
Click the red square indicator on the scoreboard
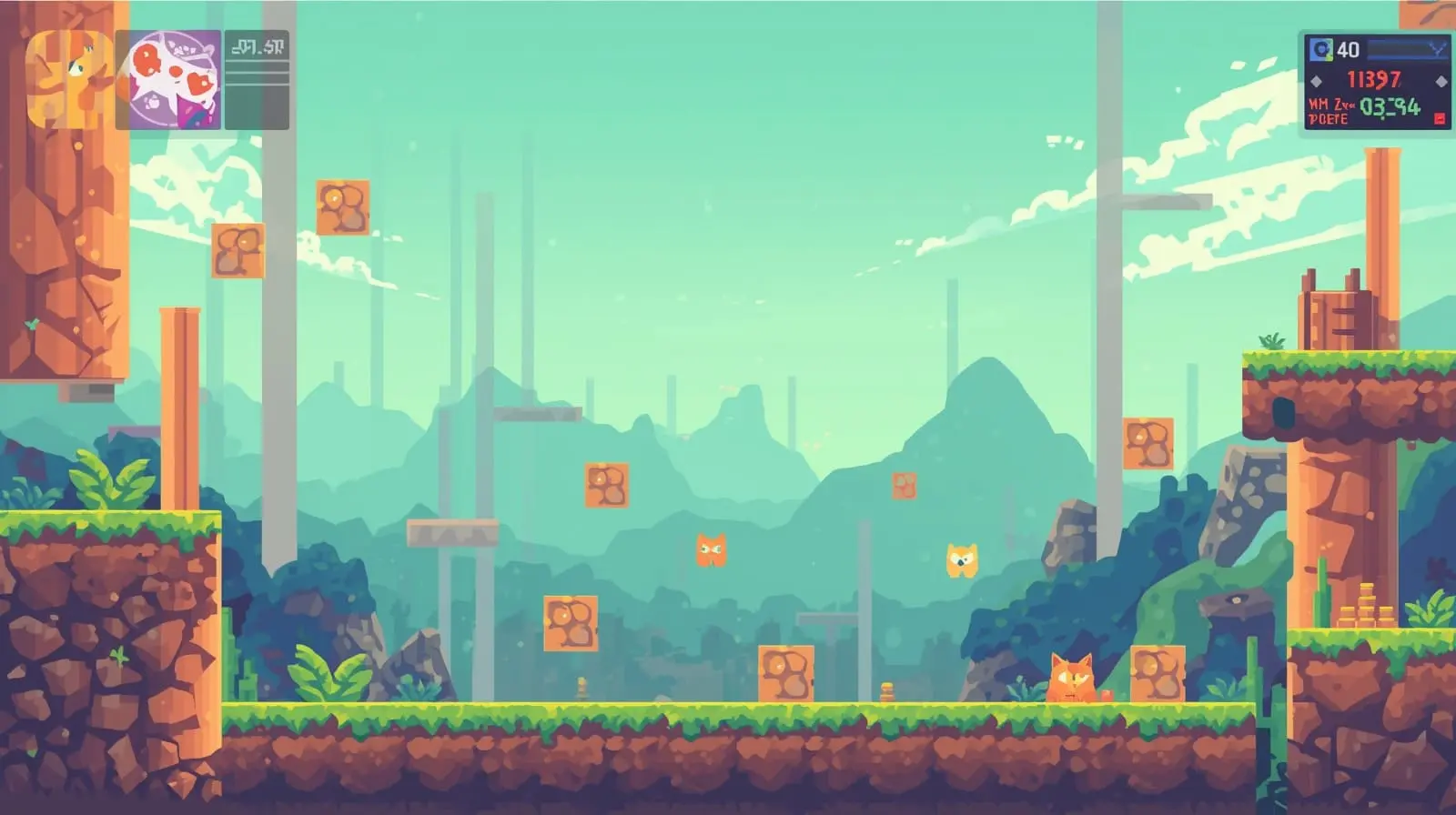click(x=1439, y=118)
